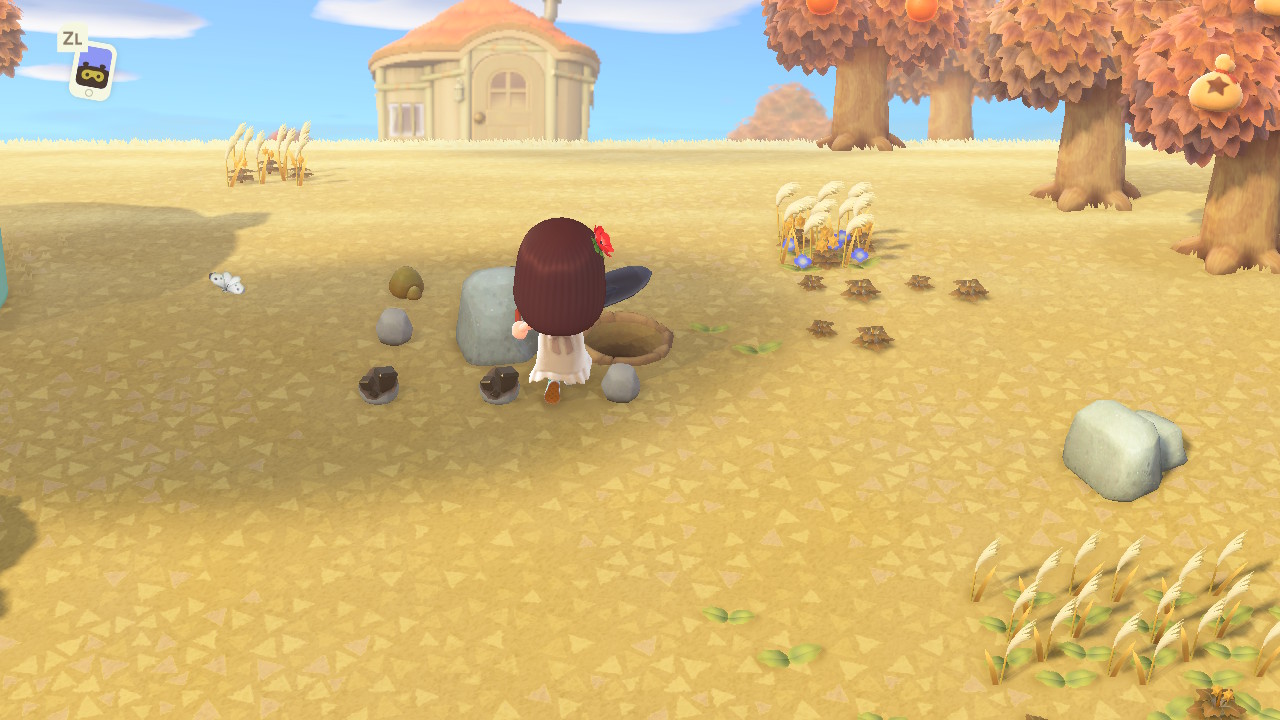Open the NookPhone icon
The image size is (1280, 720).
(92, 71)
